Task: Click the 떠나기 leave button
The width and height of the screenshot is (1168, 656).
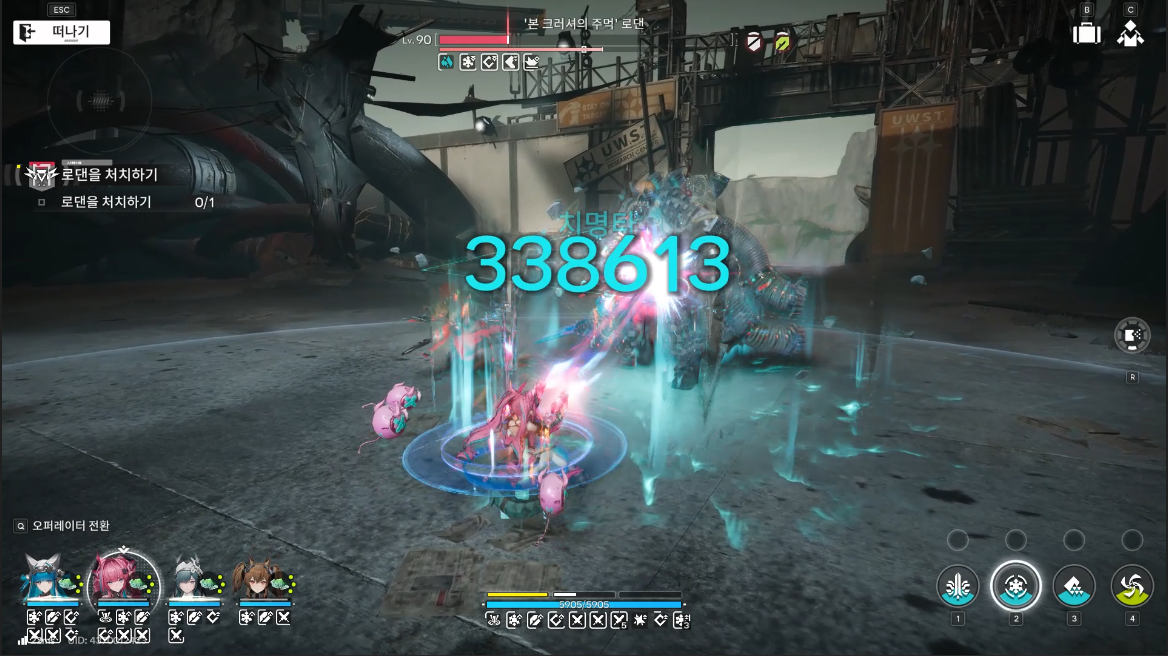Action: tap(61, 32)
